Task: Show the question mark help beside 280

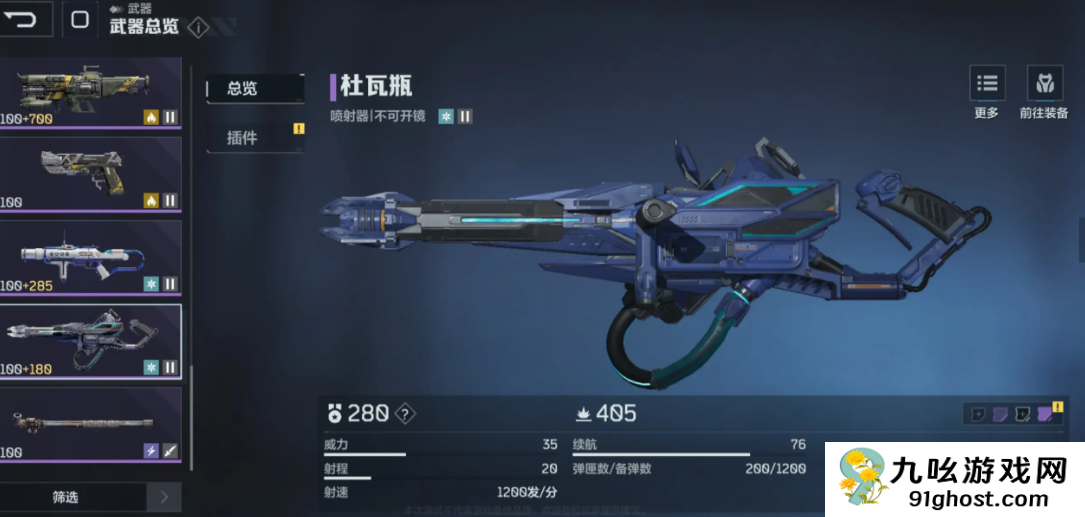Action: click(x=404, y=413)
